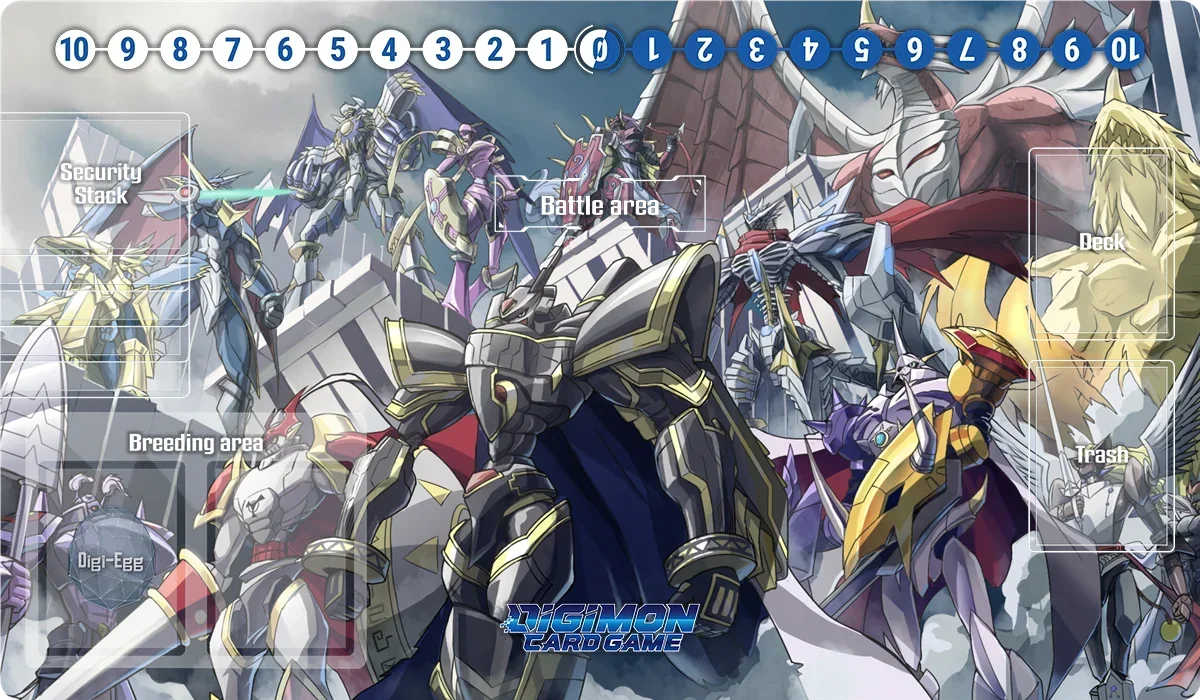Select white circle 10 on memory gauge
Image resolution: width=1200 pixels, height=700 pixels.
[x=74, y=48]
